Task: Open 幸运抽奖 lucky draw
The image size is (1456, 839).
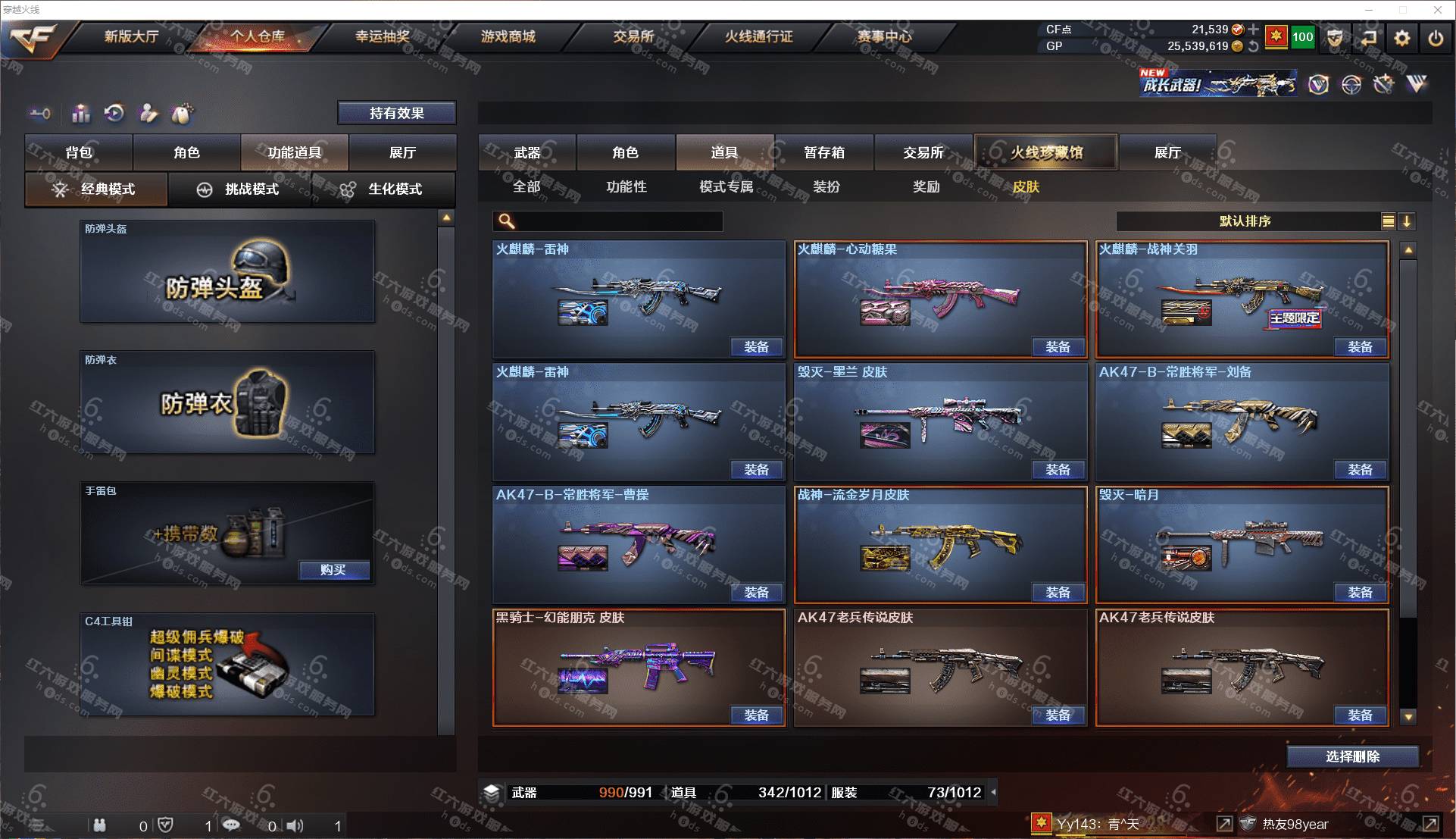Action: (383, 36)
